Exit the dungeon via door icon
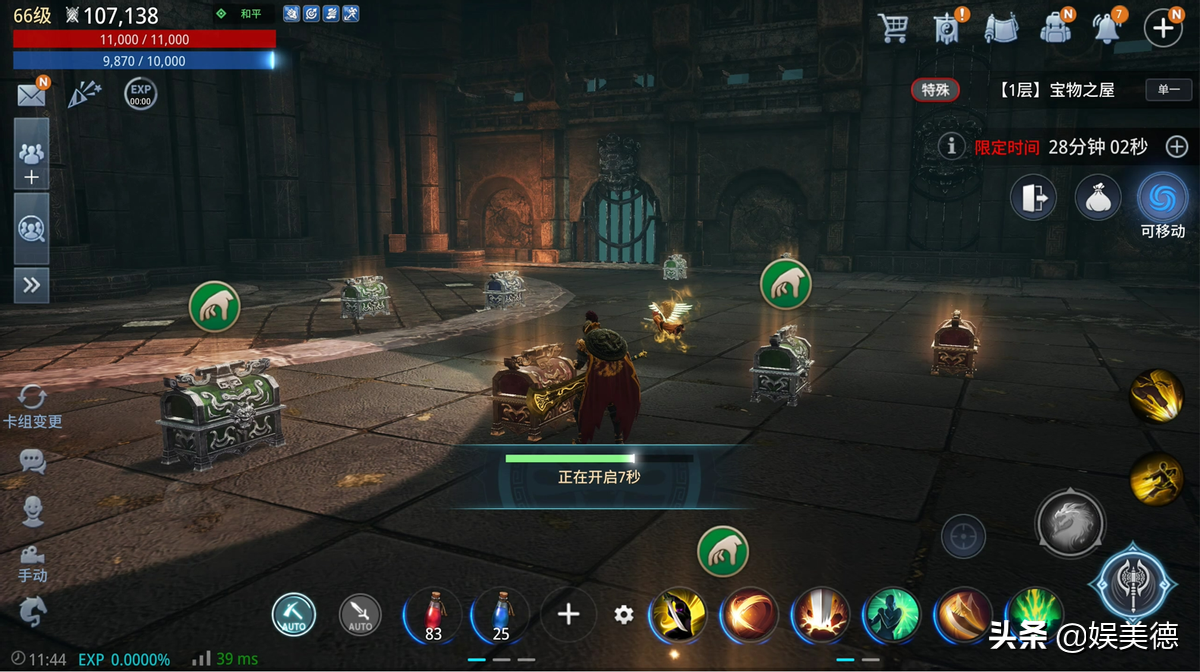 coord(1033,197)
